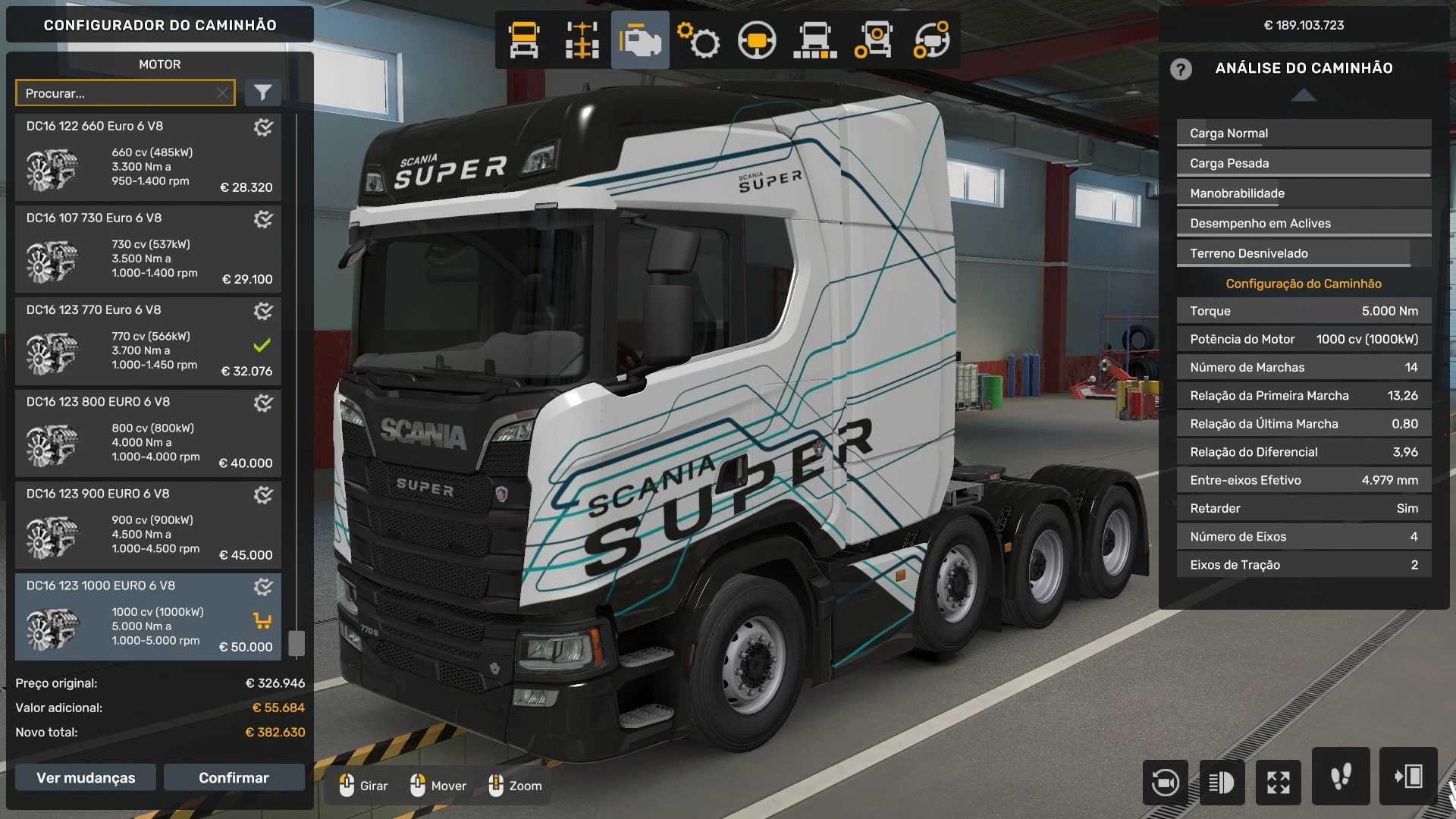
Task: Open the engine list filter funnel
Action: click(x=262, y=93)
